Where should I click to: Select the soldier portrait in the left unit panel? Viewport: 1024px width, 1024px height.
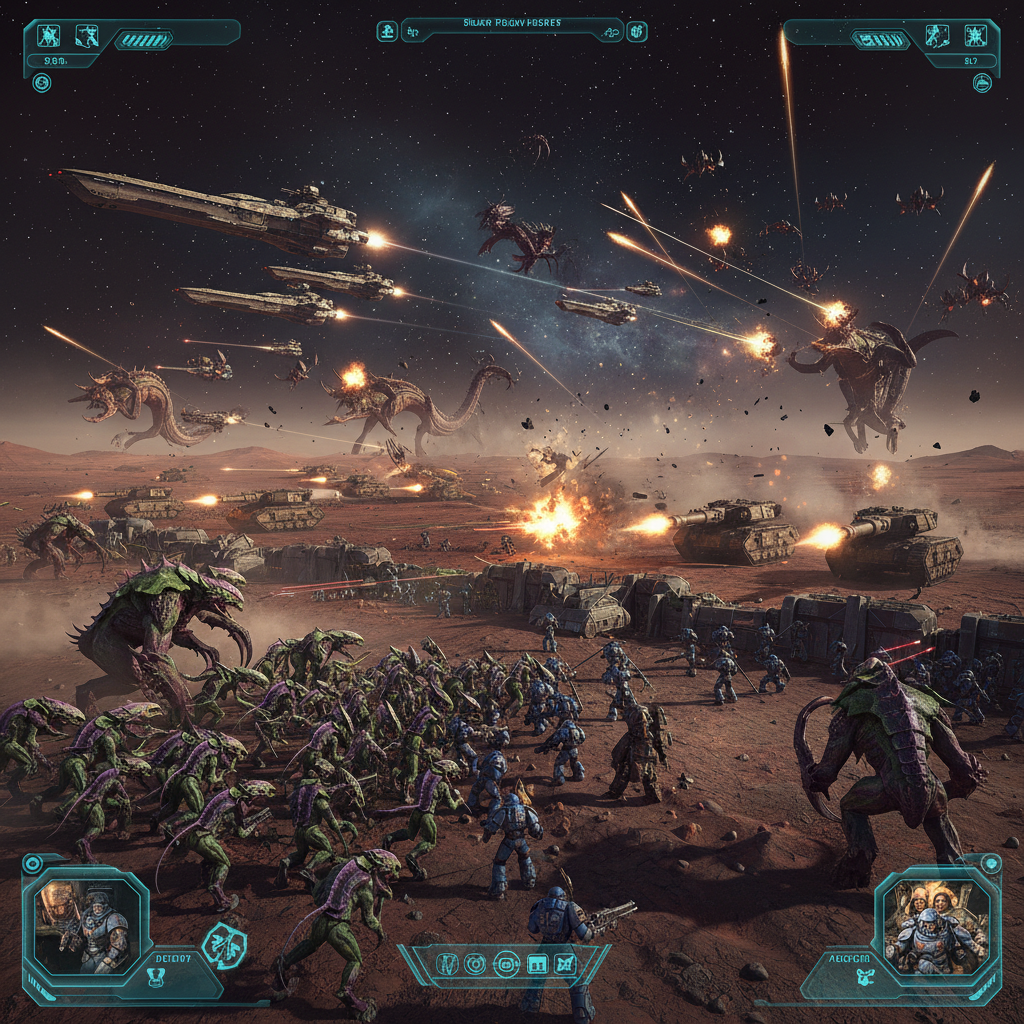tap(84, 923)
